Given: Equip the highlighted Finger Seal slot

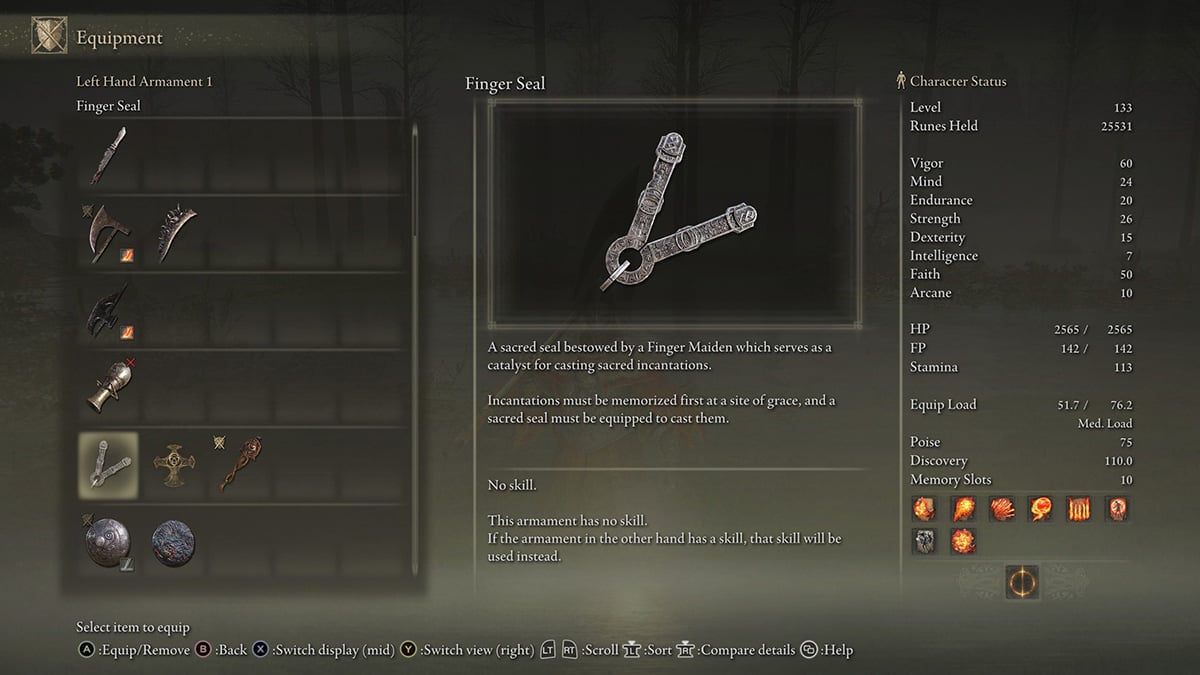Looking at the screenshot, I should pos(107,465).
